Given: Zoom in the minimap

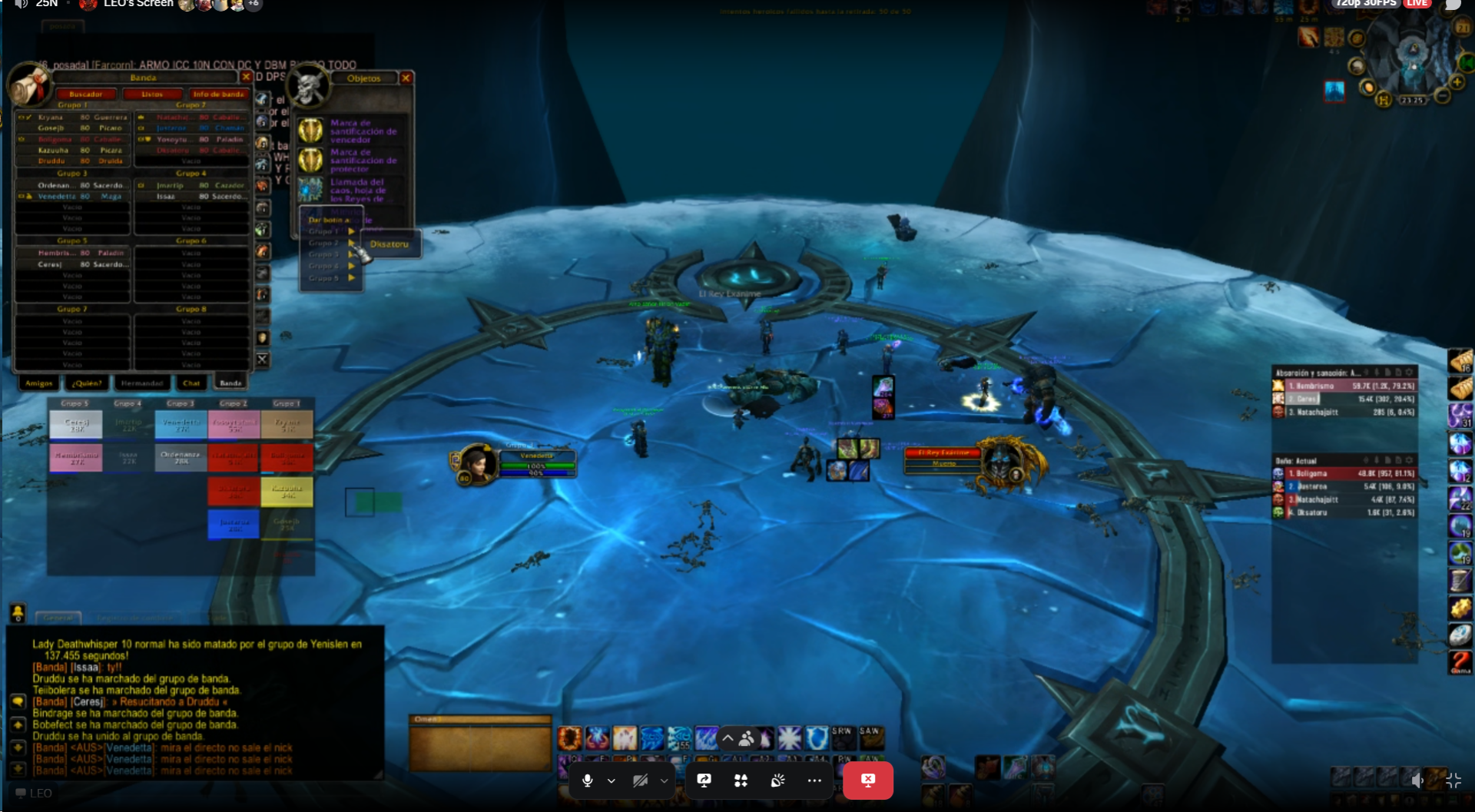Looking at the screenshot, I should (x=1457, y=82).
